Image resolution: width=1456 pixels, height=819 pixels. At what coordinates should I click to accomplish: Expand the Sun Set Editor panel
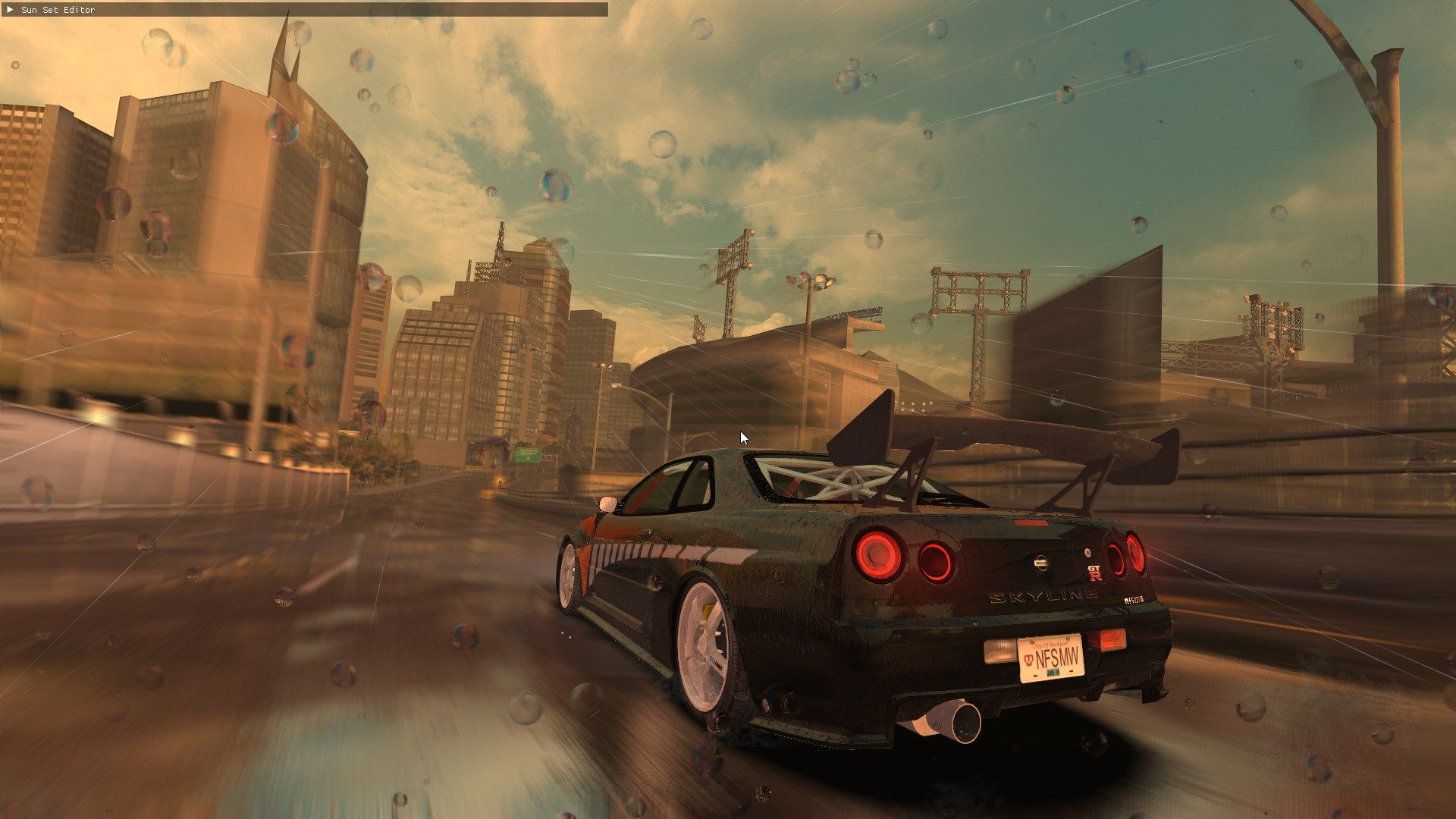(10, 10)
